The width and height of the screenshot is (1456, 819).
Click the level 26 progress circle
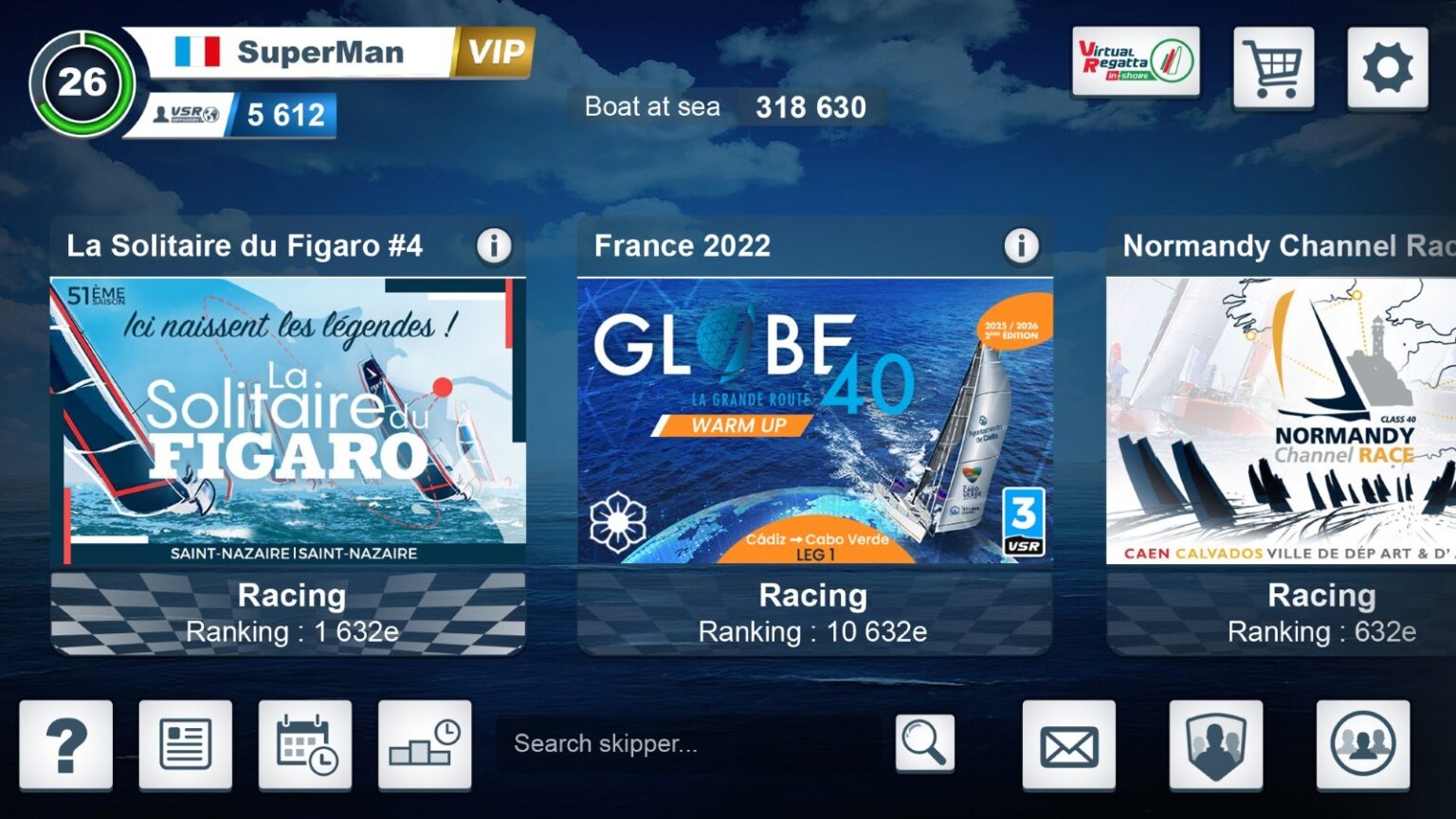coord(83,83)
